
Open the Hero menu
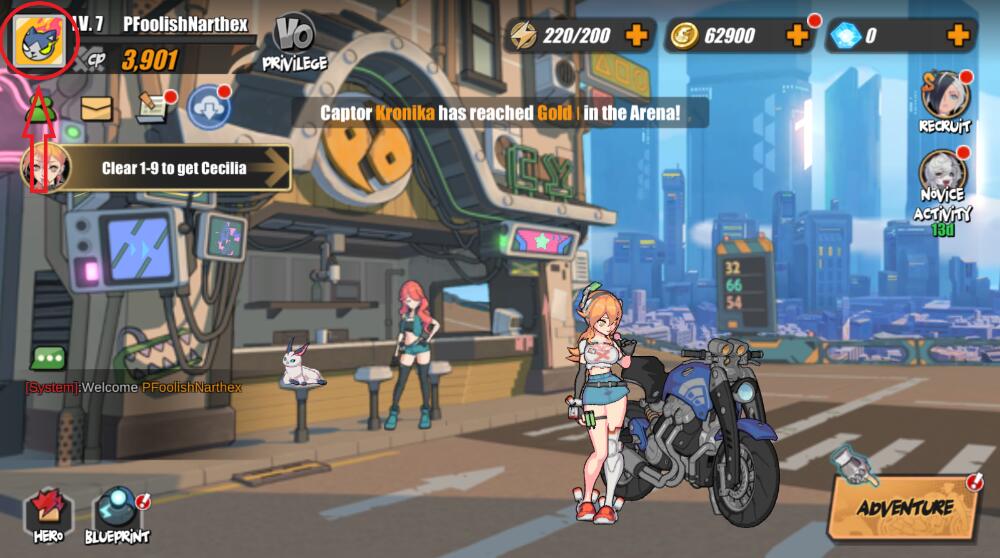coord(45,514)
